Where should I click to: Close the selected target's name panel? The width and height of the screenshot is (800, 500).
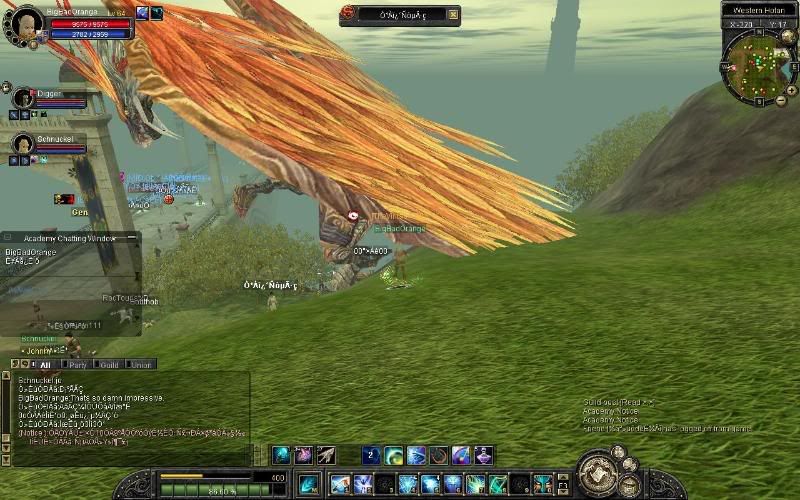tap(453, 14)
